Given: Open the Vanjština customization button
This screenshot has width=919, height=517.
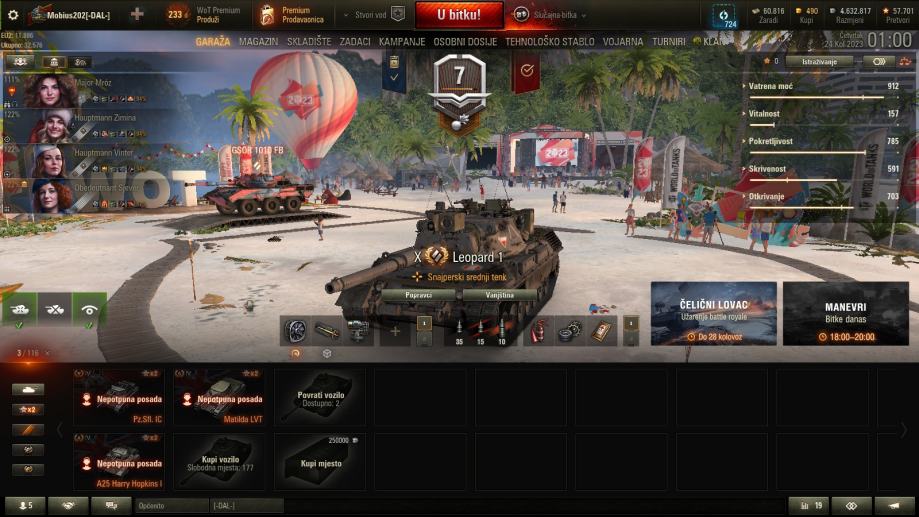Looking at the screenshot, I should pyautogui.click(x=499, y=295).
